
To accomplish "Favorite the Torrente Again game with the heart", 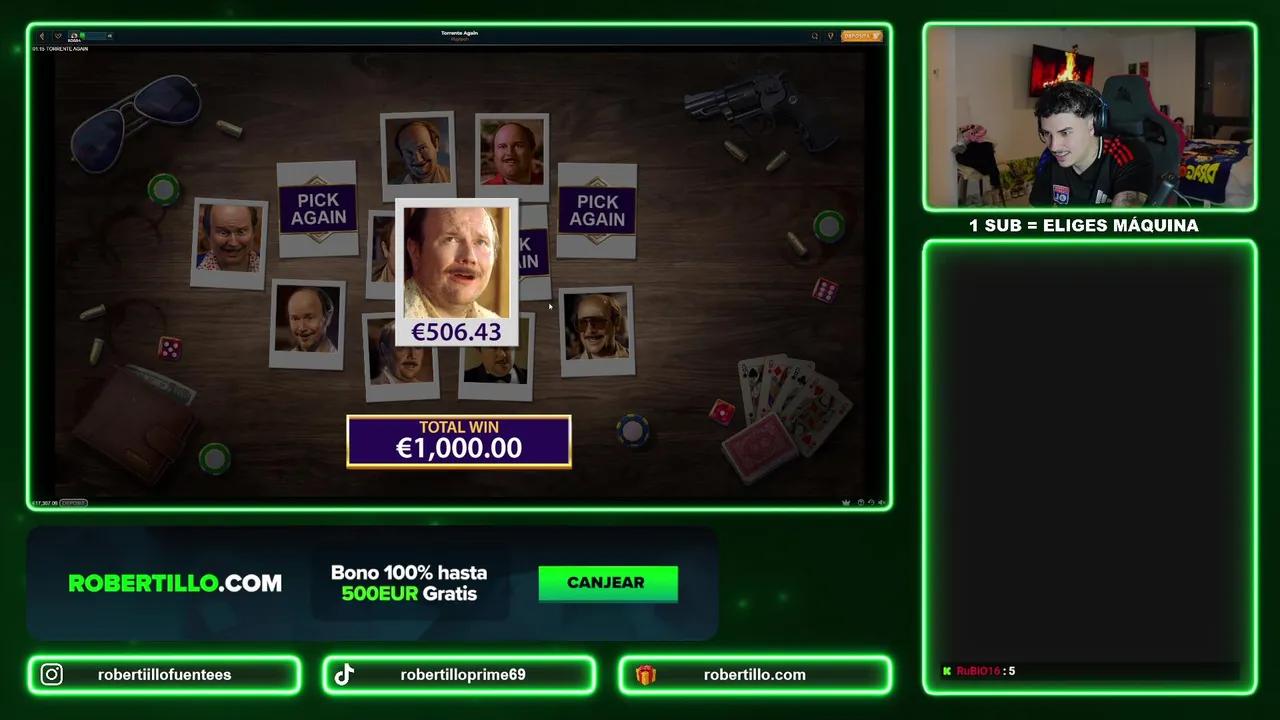I will (58, 36).
